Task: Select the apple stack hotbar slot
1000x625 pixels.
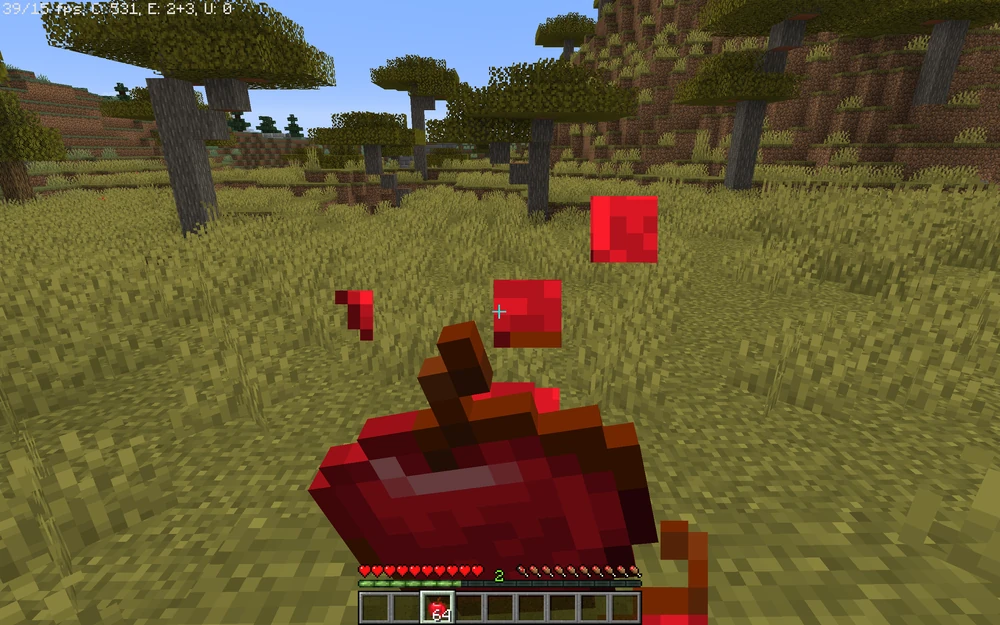Action: (437, 607)
